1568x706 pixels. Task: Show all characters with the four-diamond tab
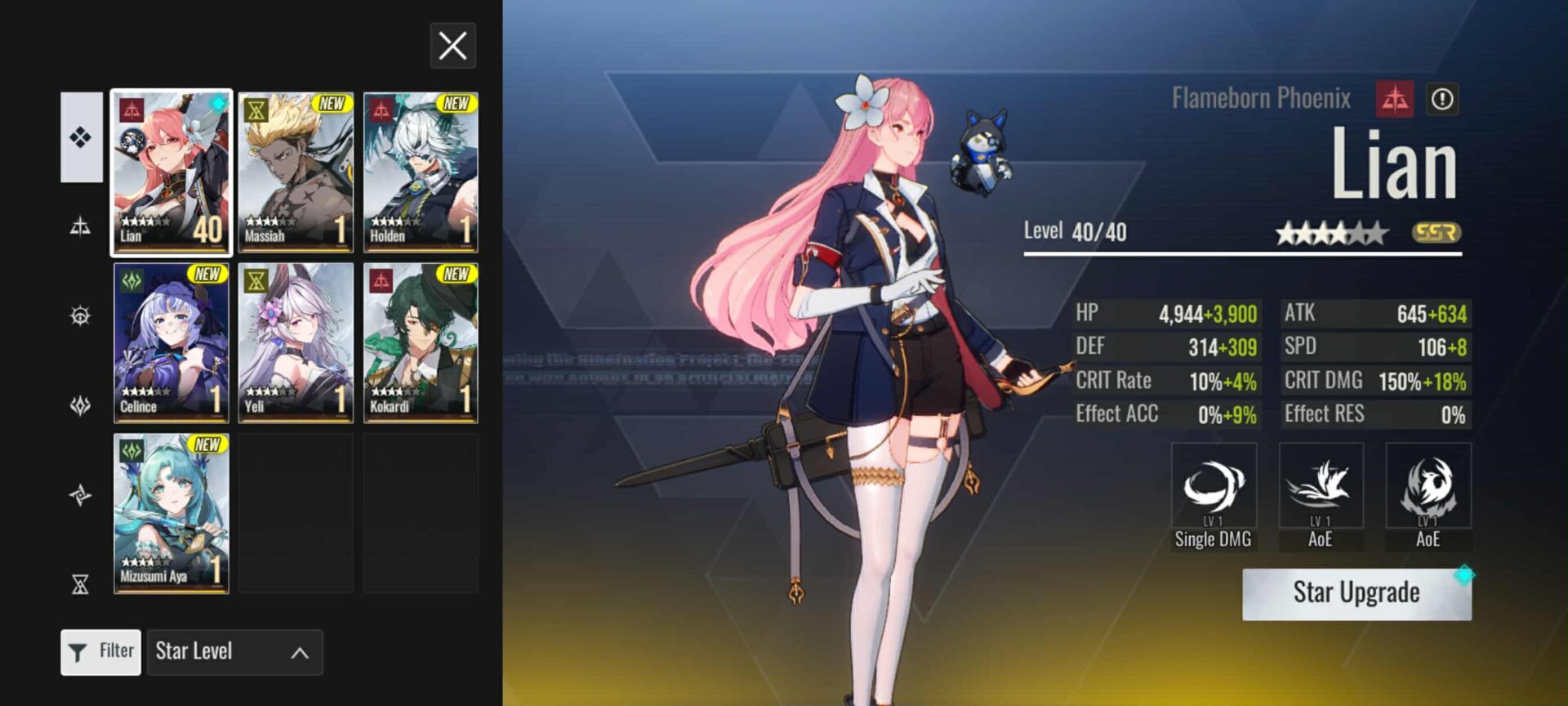click(x=81, y=137)
